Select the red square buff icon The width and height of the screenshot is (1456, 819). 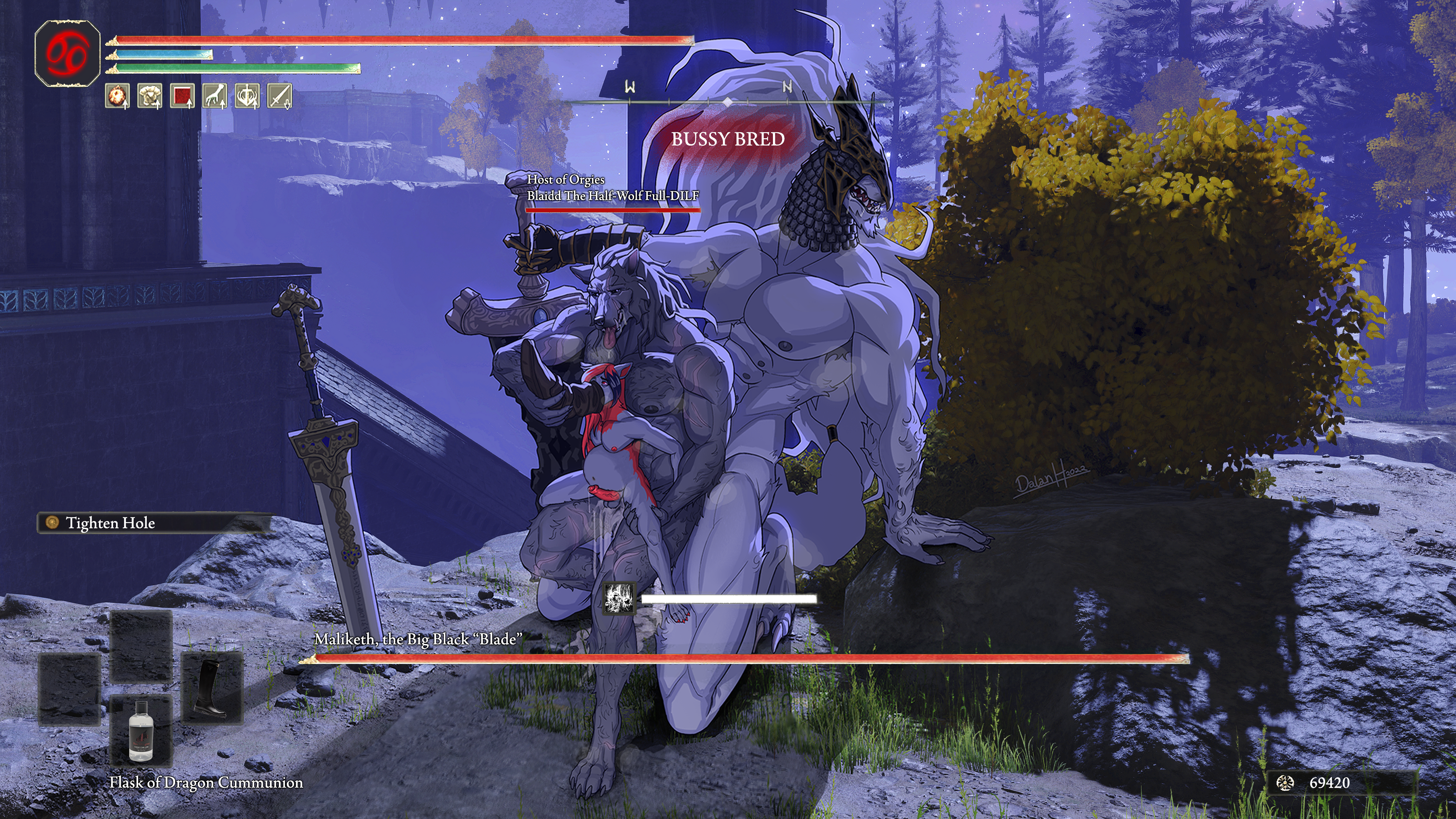pyautogui.click(x=183, y=96)
